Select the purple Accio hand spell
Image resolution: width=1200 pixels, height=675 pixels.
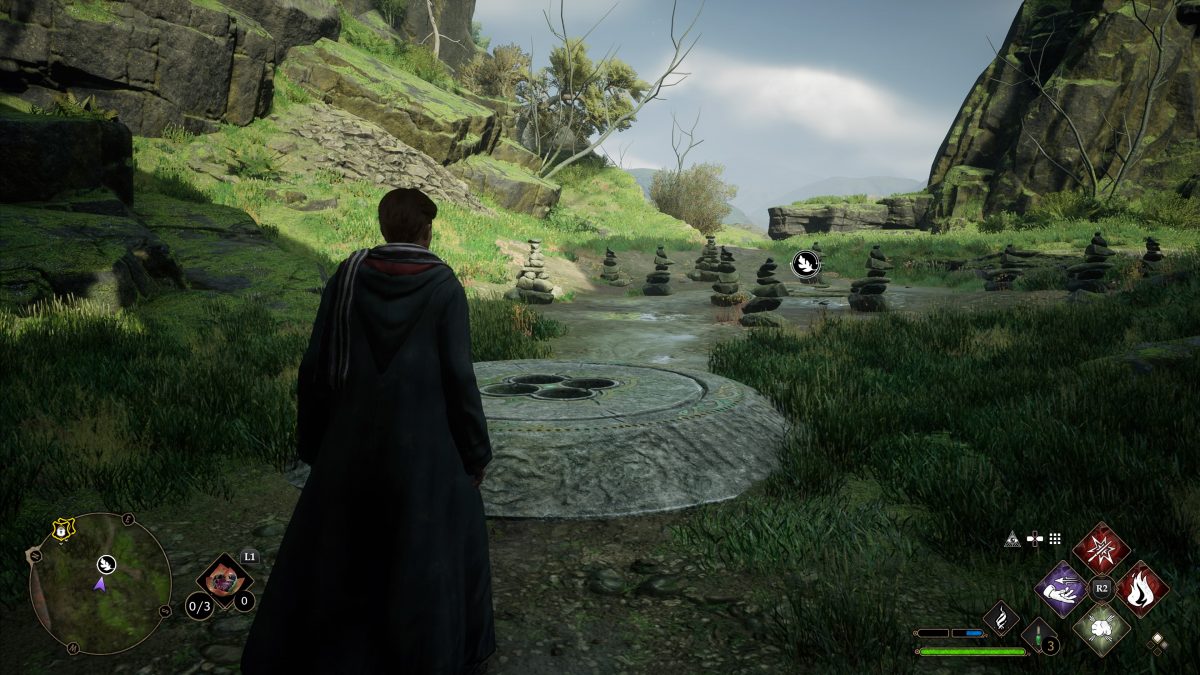click(x=1061, y=588)
